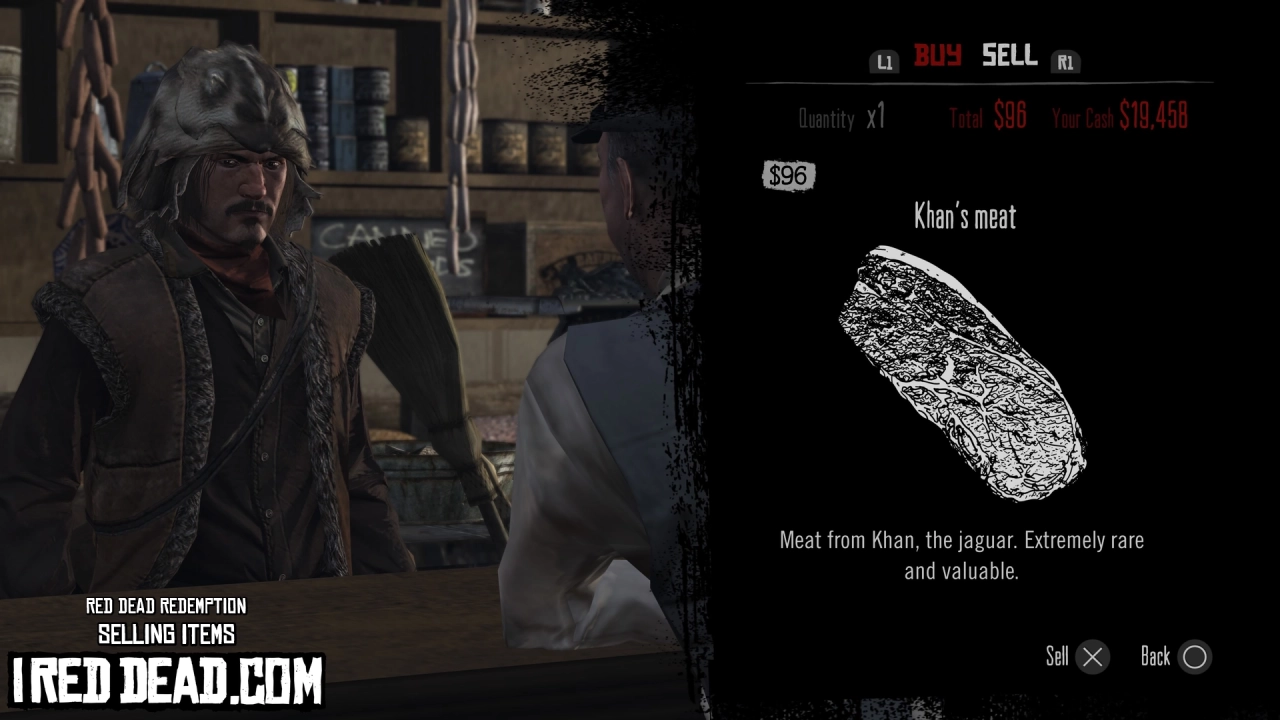The height and width of the screenshot is (720, 1280).
Task: Click the Total $96 indicator
Action: (987, 116)
